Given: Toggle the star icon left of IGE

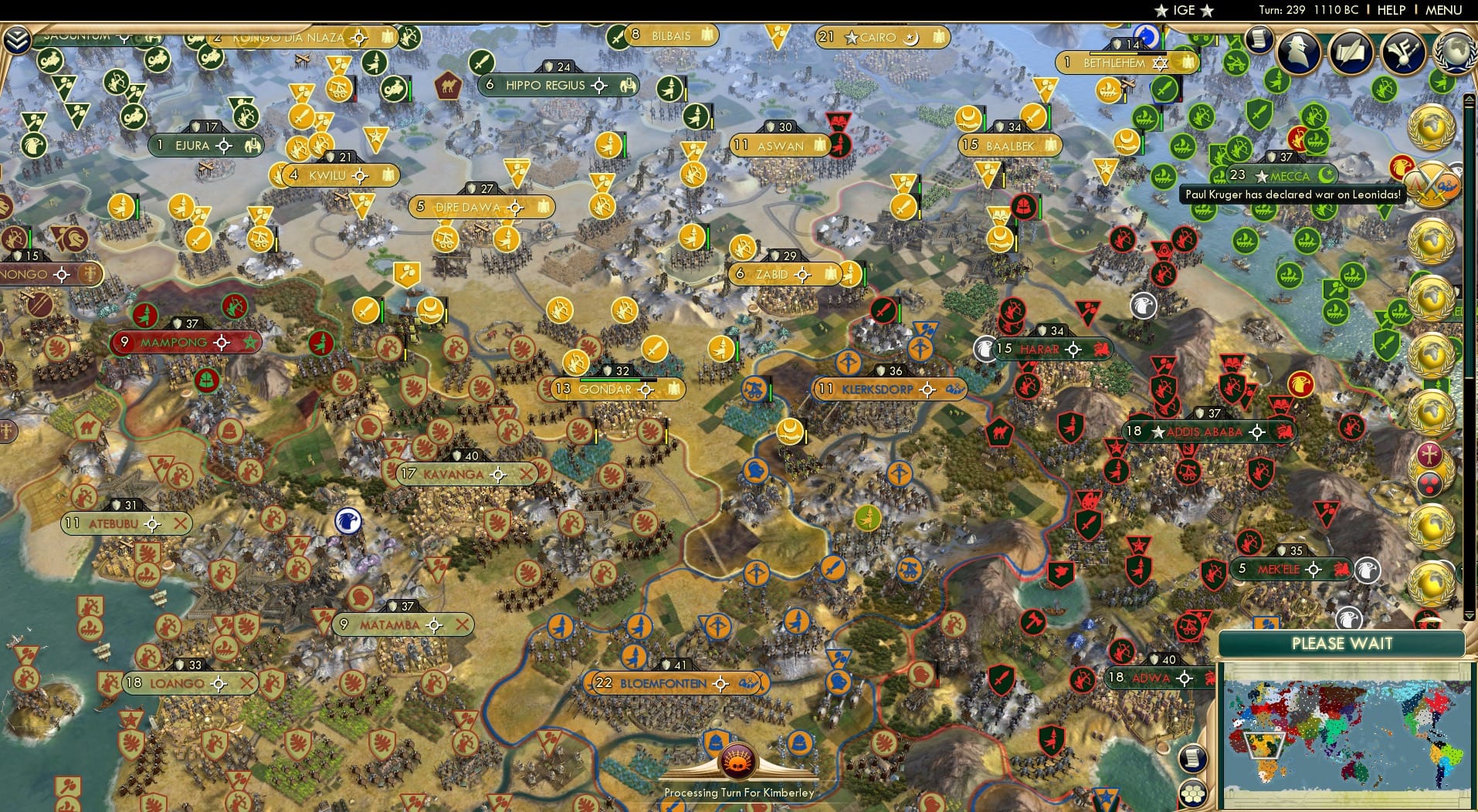Looking at the screenshot, I should click(x=1160, y=11).
